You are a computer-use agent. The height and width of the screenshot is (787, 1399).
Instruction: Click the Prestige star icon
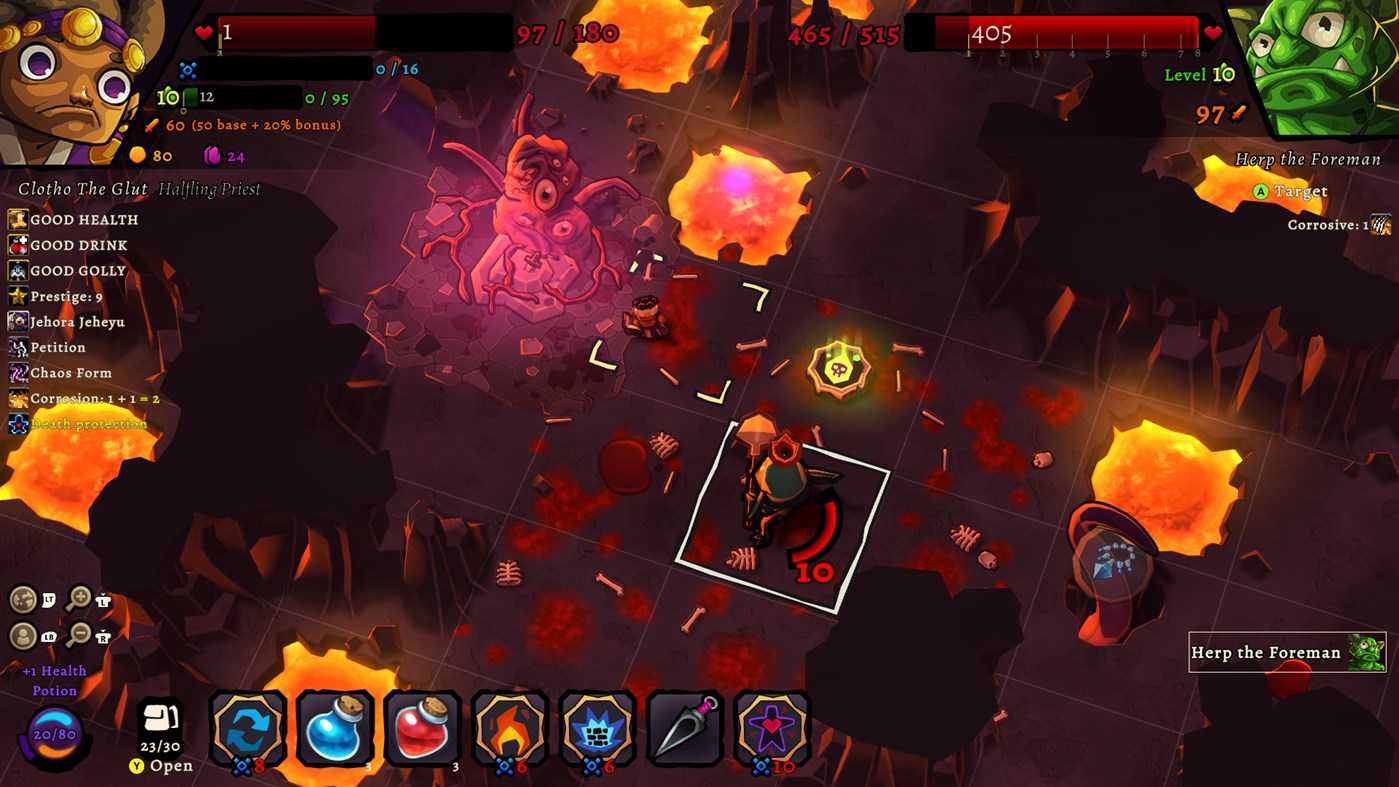coord(15,295)
